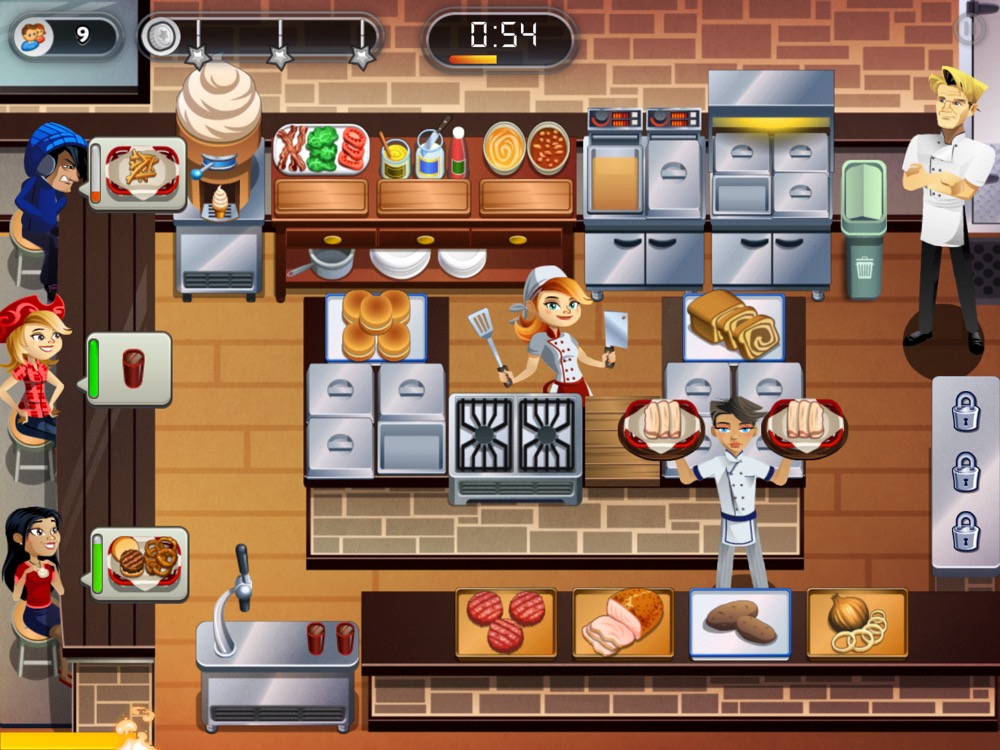Pause the game with the pause button

(968, 28)
